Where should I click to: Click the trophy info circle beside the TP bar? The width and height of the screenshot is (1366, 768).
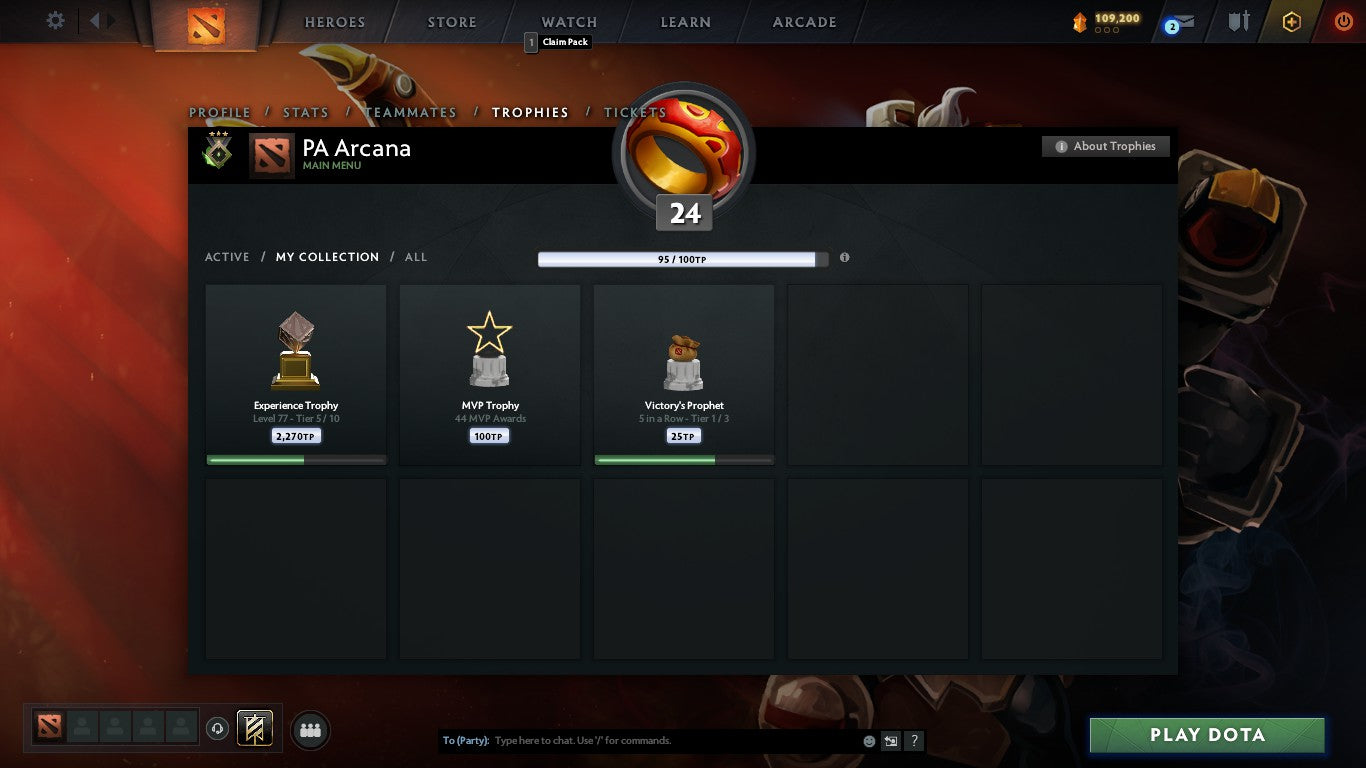pos(844,258)
